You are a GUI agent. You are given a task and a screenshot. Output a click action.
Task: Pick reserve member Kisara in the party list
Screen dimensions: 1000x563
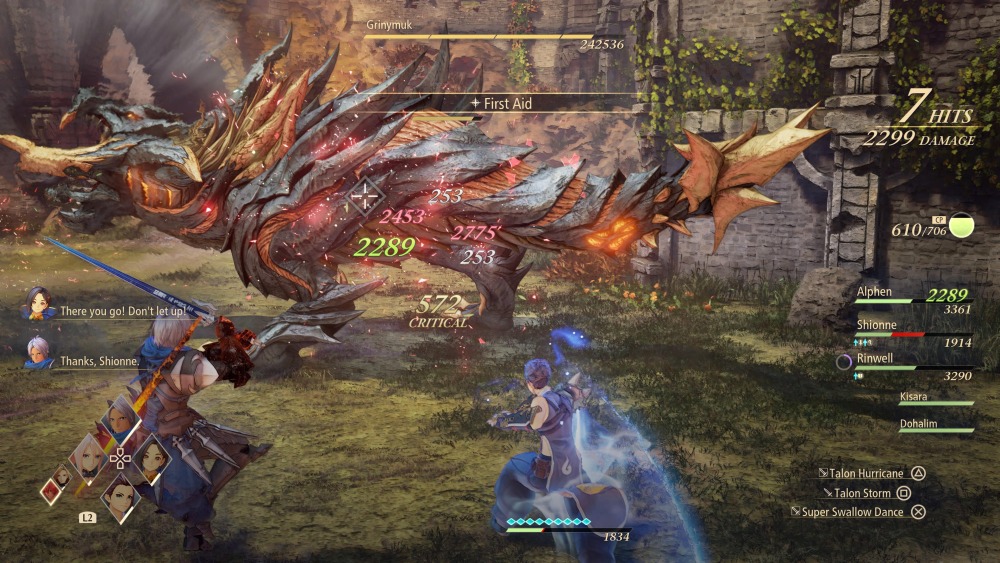935,399
